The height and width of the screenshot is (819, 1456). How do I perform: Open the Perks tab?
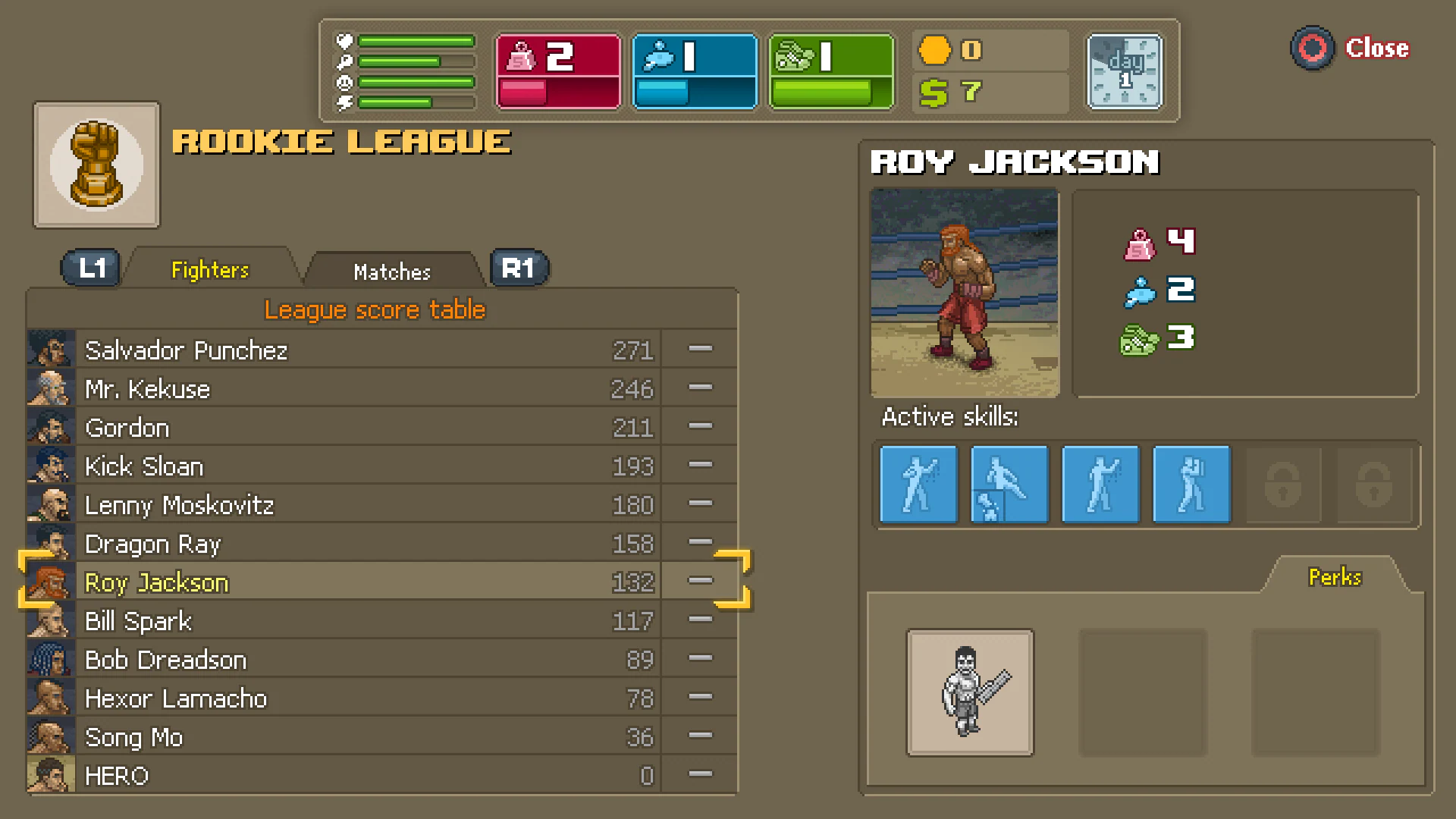tap(1334, 576)
